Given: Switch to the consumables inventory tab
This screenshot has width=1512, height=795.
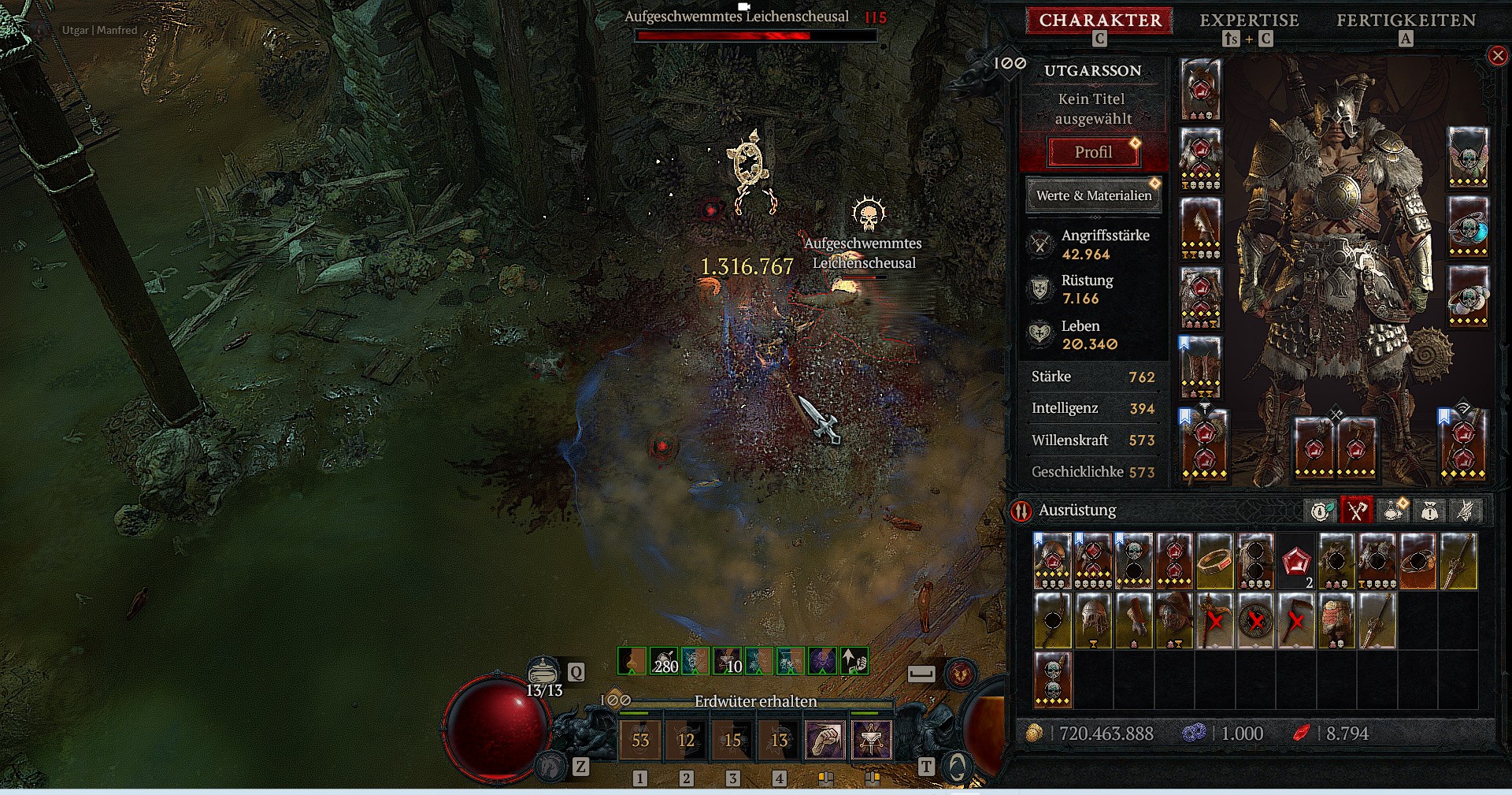Looking at the screenshot, I should (x=1393, y=511).
